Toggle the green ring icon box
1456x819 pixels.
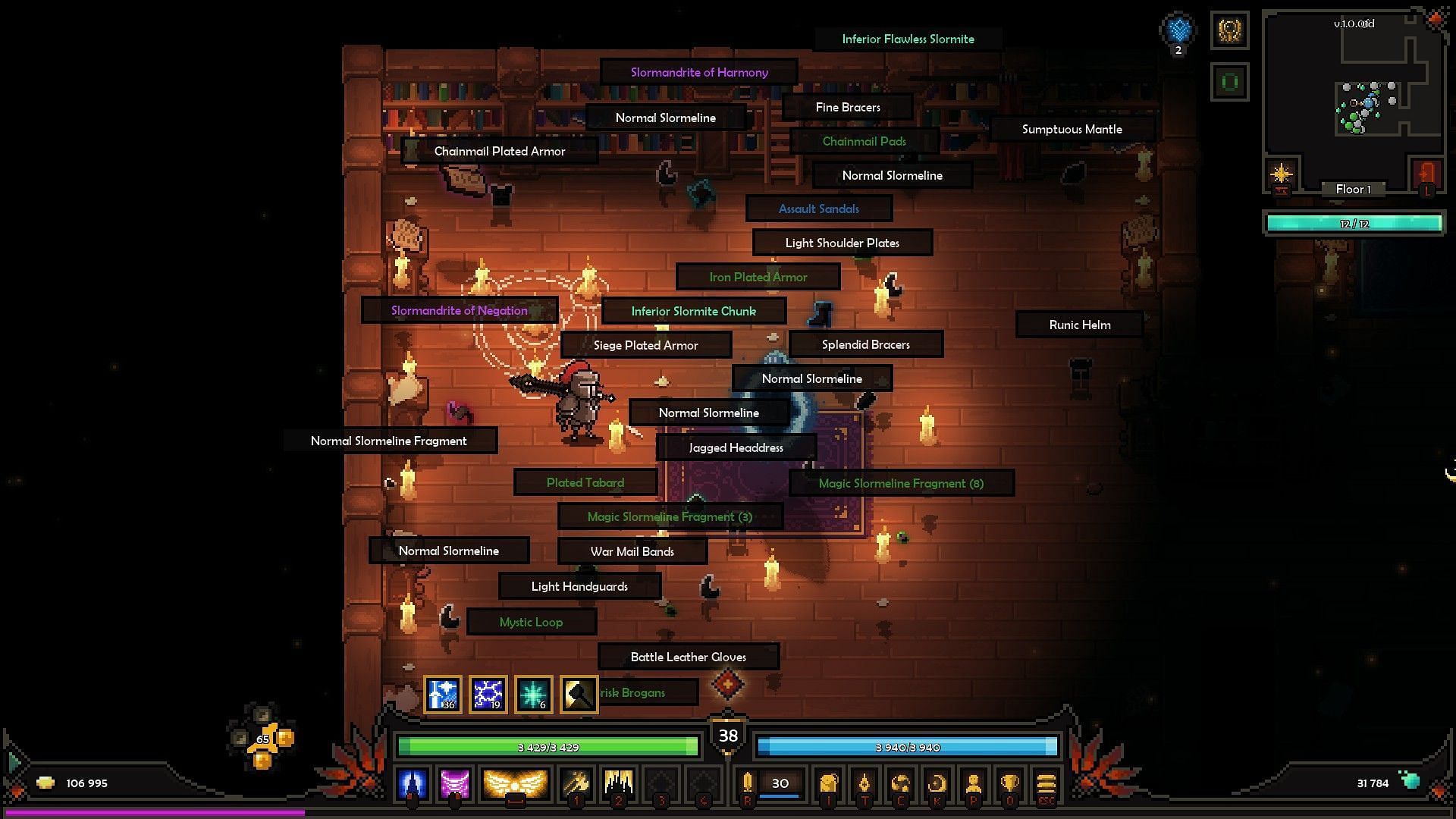tap(1229, 82)
